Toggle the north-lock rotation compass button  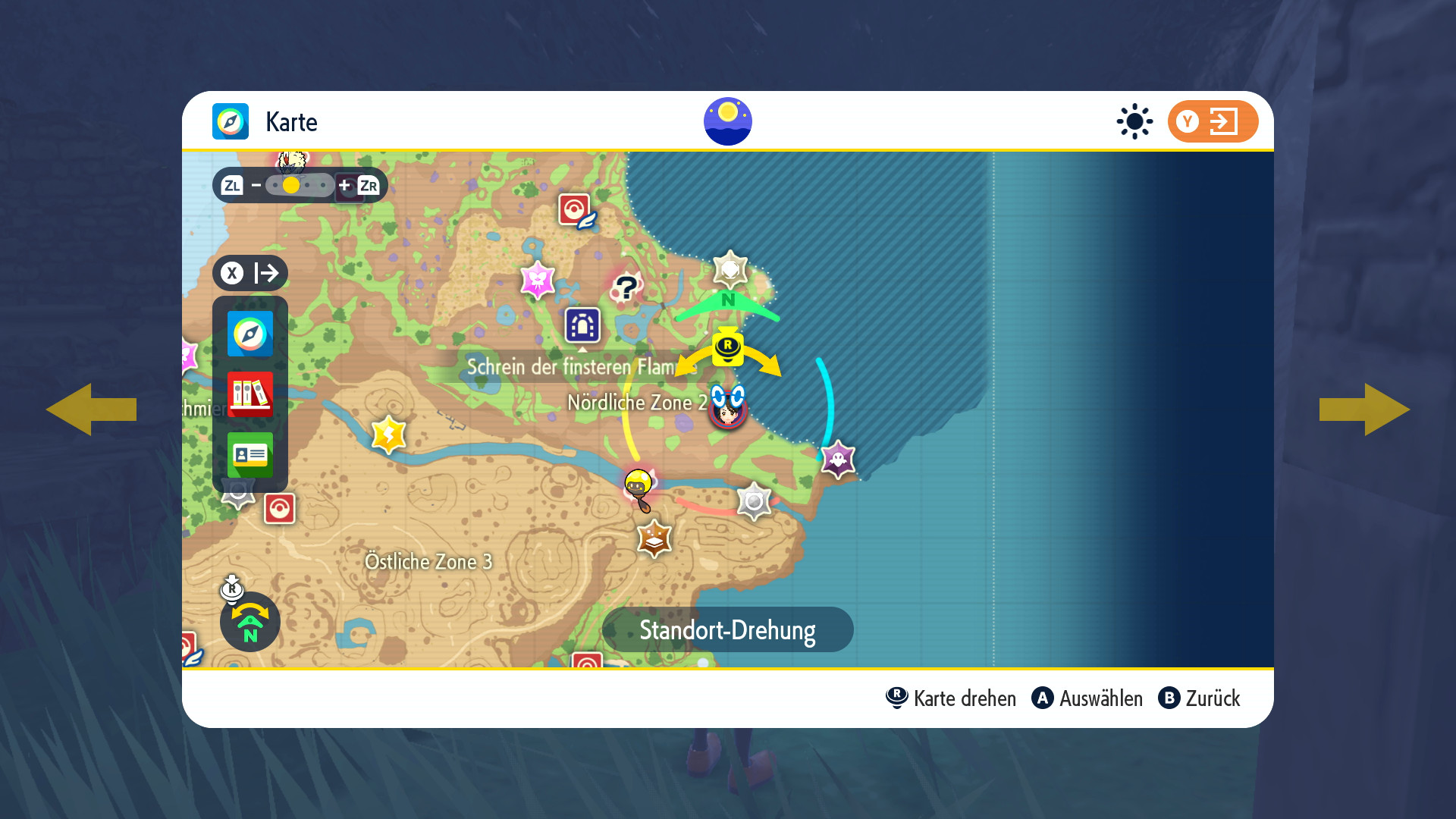click(250, 623)
